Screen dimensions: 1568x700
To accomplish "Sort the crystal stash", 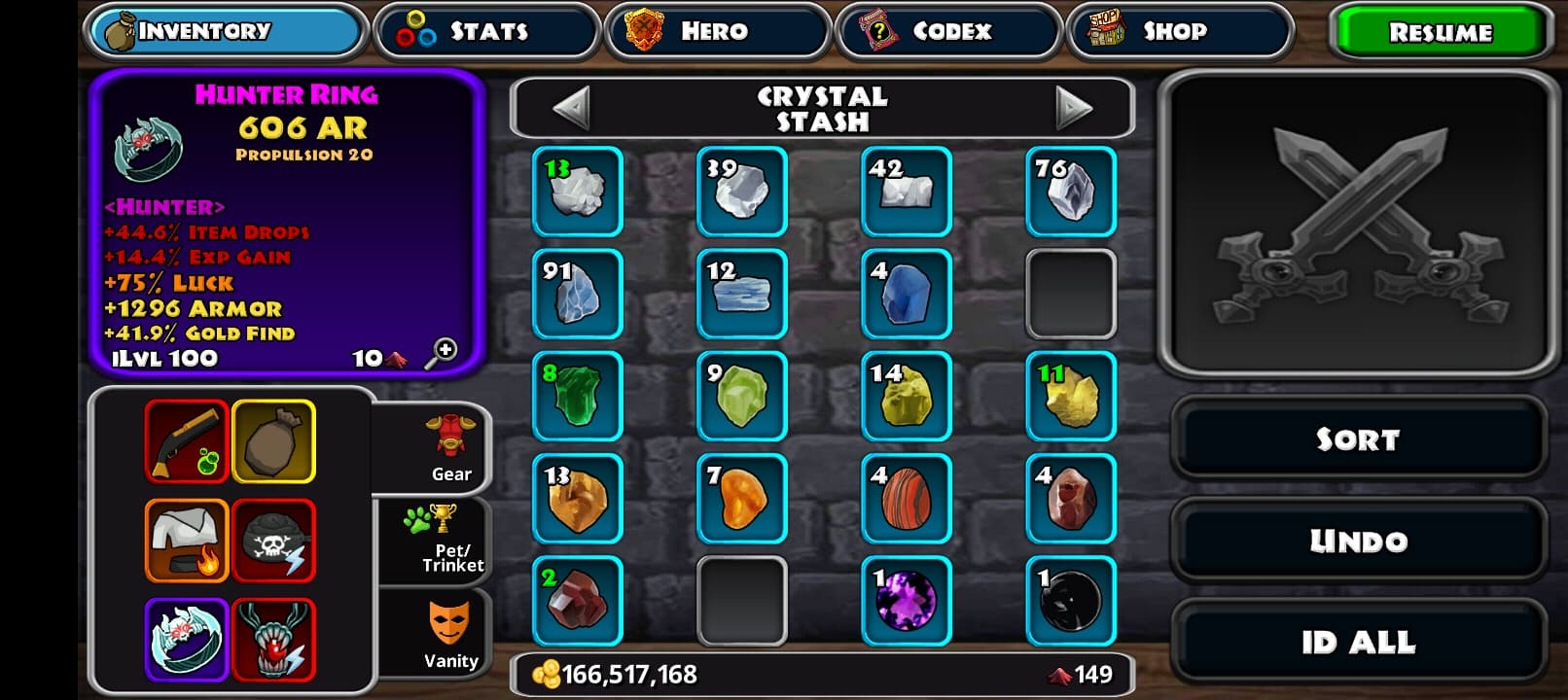I will coord(1358,439).
